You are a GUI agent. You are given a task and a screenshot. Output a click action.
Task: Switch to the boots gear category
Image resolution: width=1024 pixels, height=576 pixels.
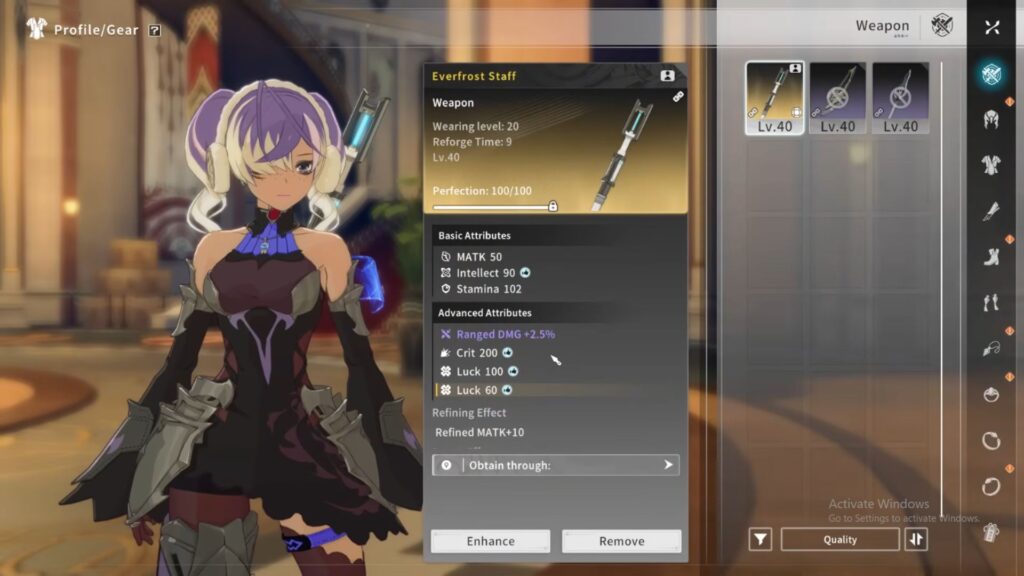point(992,257)
